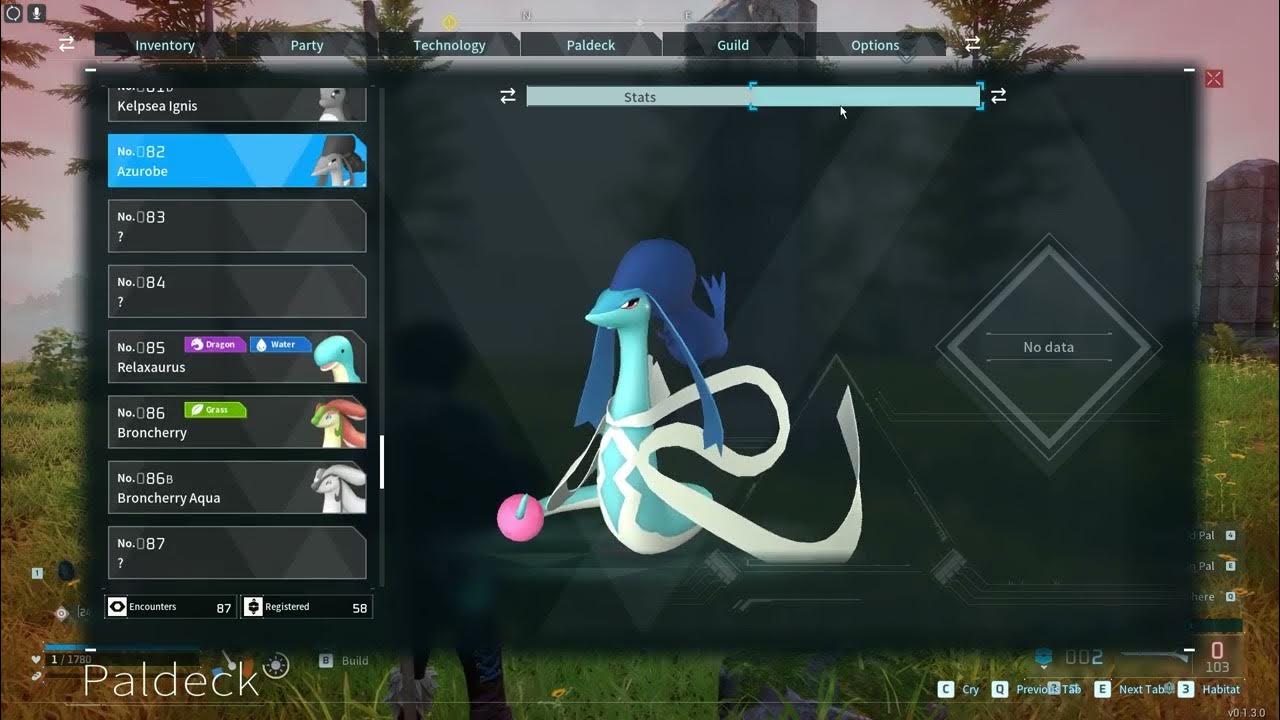Viewport: 1280px width, 720px height.
Task: Click the Encounters counter icon
Action: click(x=118, y=606)
